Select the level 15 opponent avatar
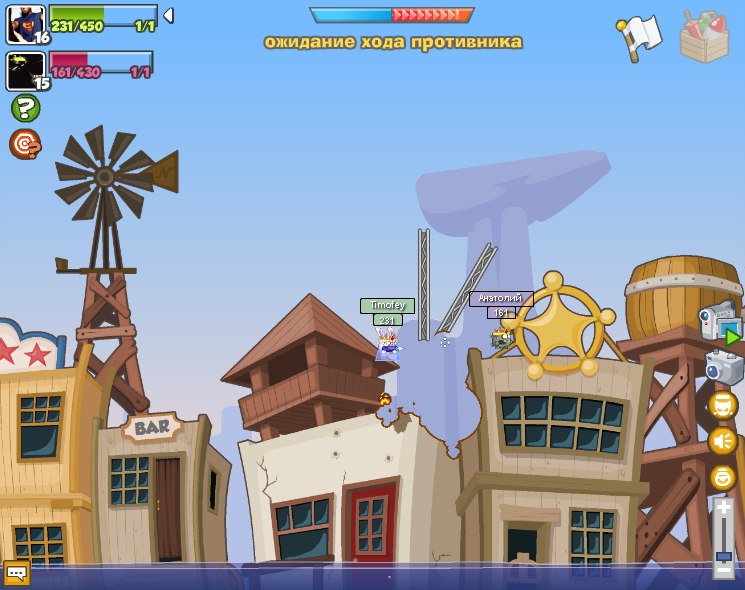745x590 pixels. (25, 71)
